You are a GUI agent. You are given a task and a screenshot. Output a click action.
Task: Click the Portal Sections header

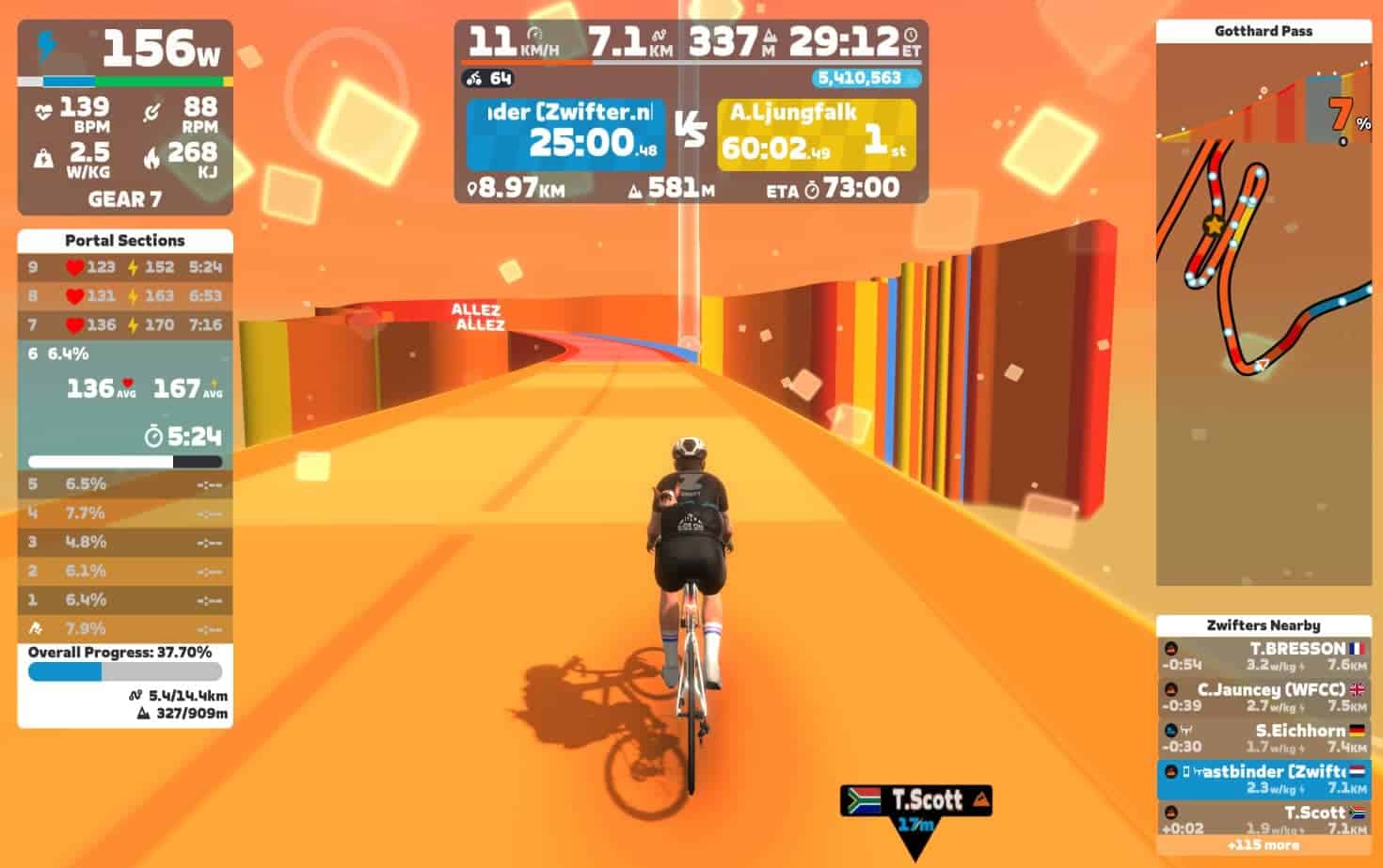tap(125, 241)
